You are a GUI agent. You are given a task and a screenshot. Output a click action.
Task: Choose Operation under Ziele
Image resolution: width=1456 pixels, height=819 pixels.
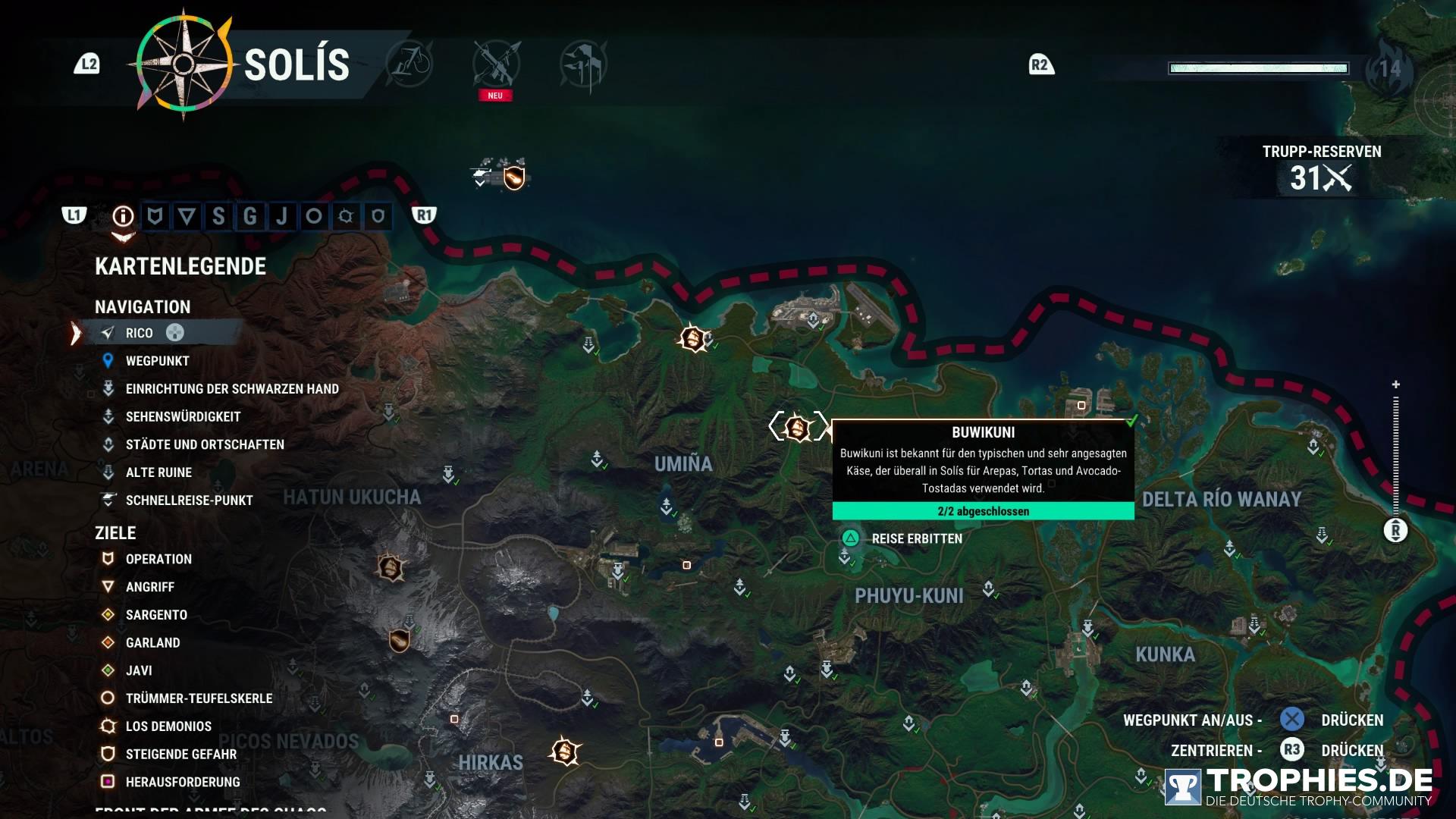(x=158, y=559)
